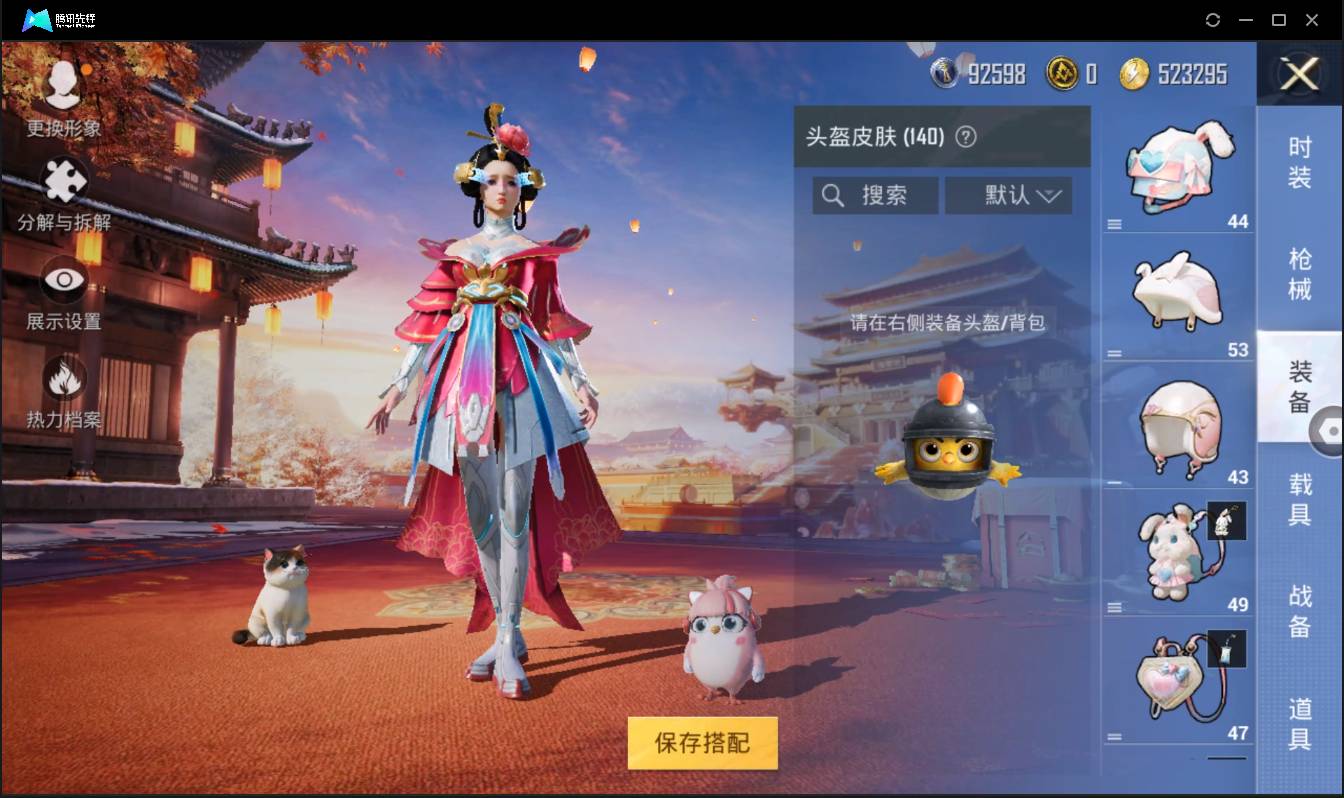Click the emulator refresh icon in title bar
Screen dimensions: 1344x798
[1213, 19]
